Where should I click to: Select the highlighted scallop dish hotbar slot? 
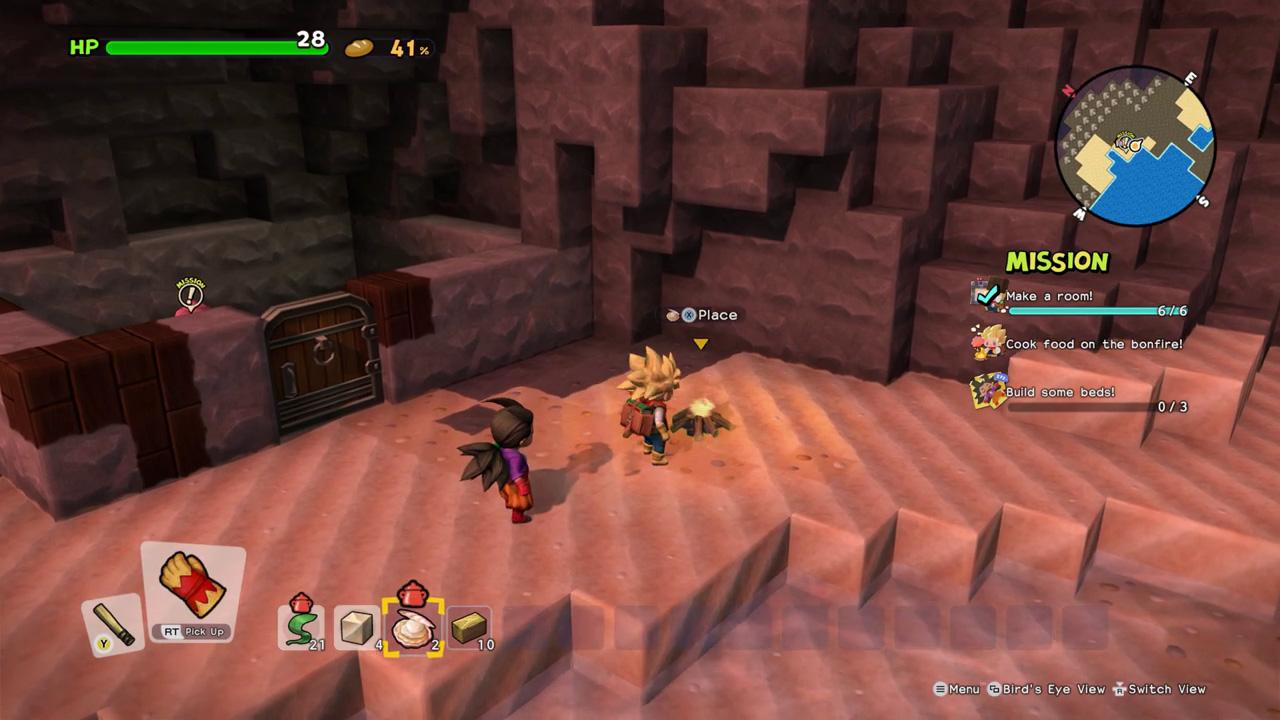pos(415,625)
